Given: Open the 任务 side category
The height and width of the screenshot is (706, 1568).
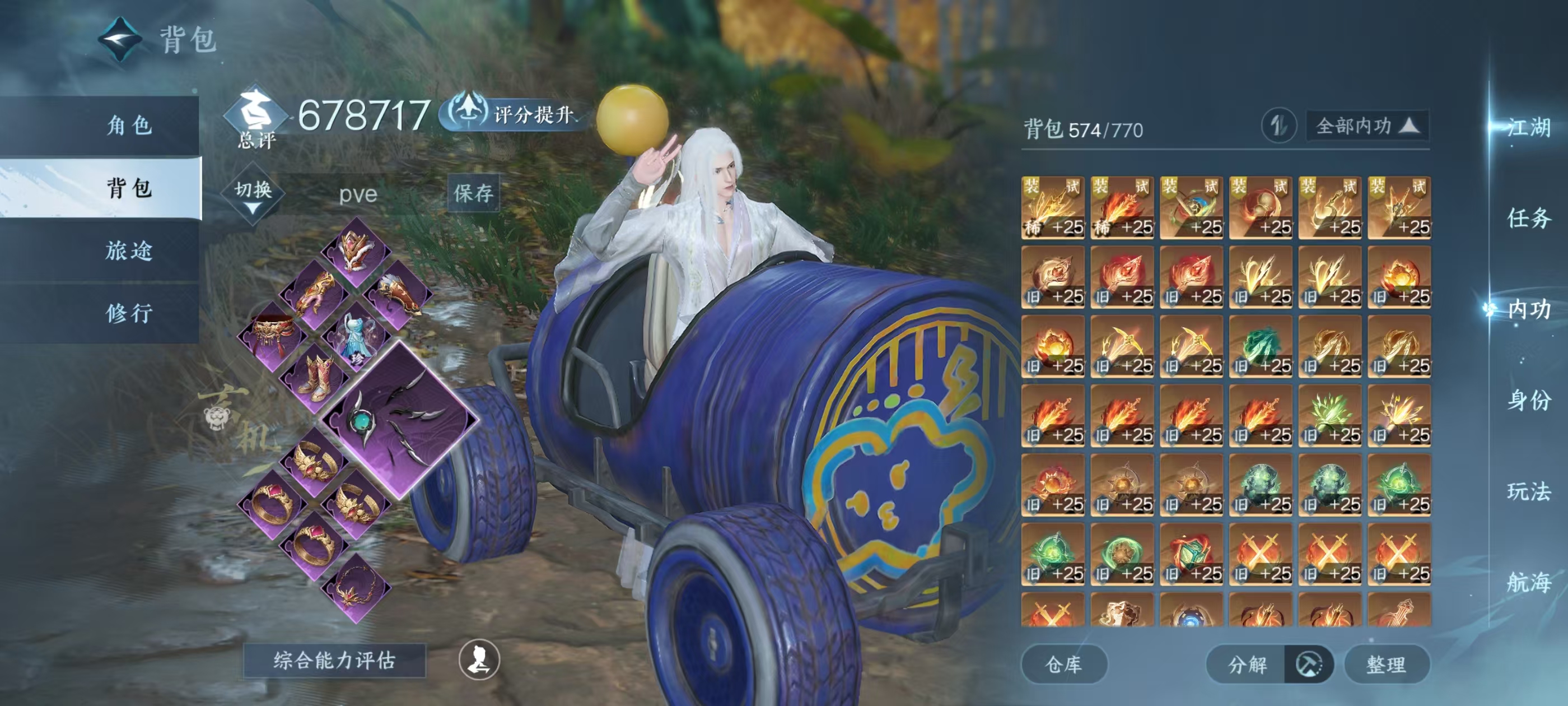Looking at the screenshot, I should tap(1528, 217).
